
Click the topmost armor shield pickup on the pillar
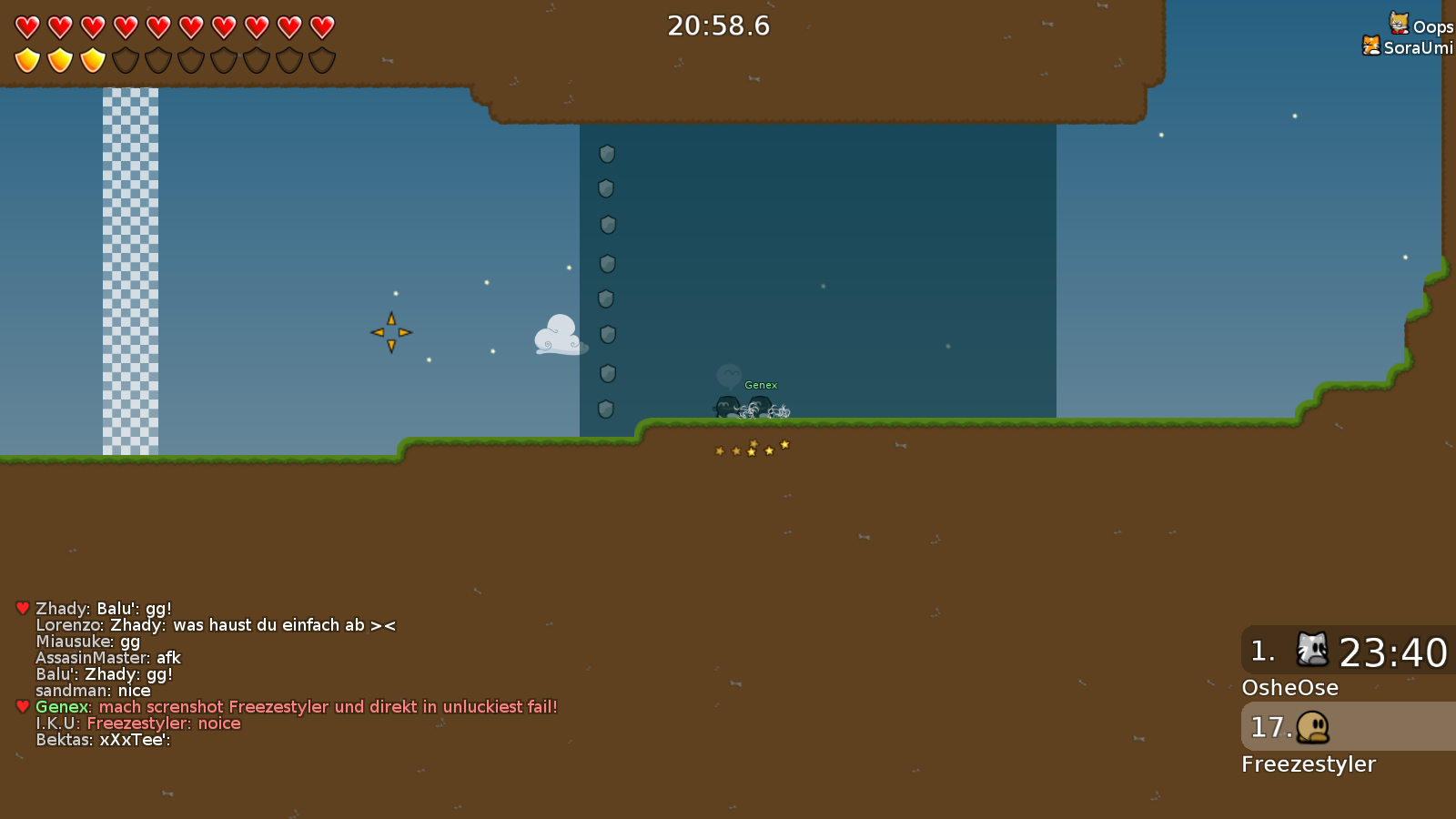coord(606,154)
